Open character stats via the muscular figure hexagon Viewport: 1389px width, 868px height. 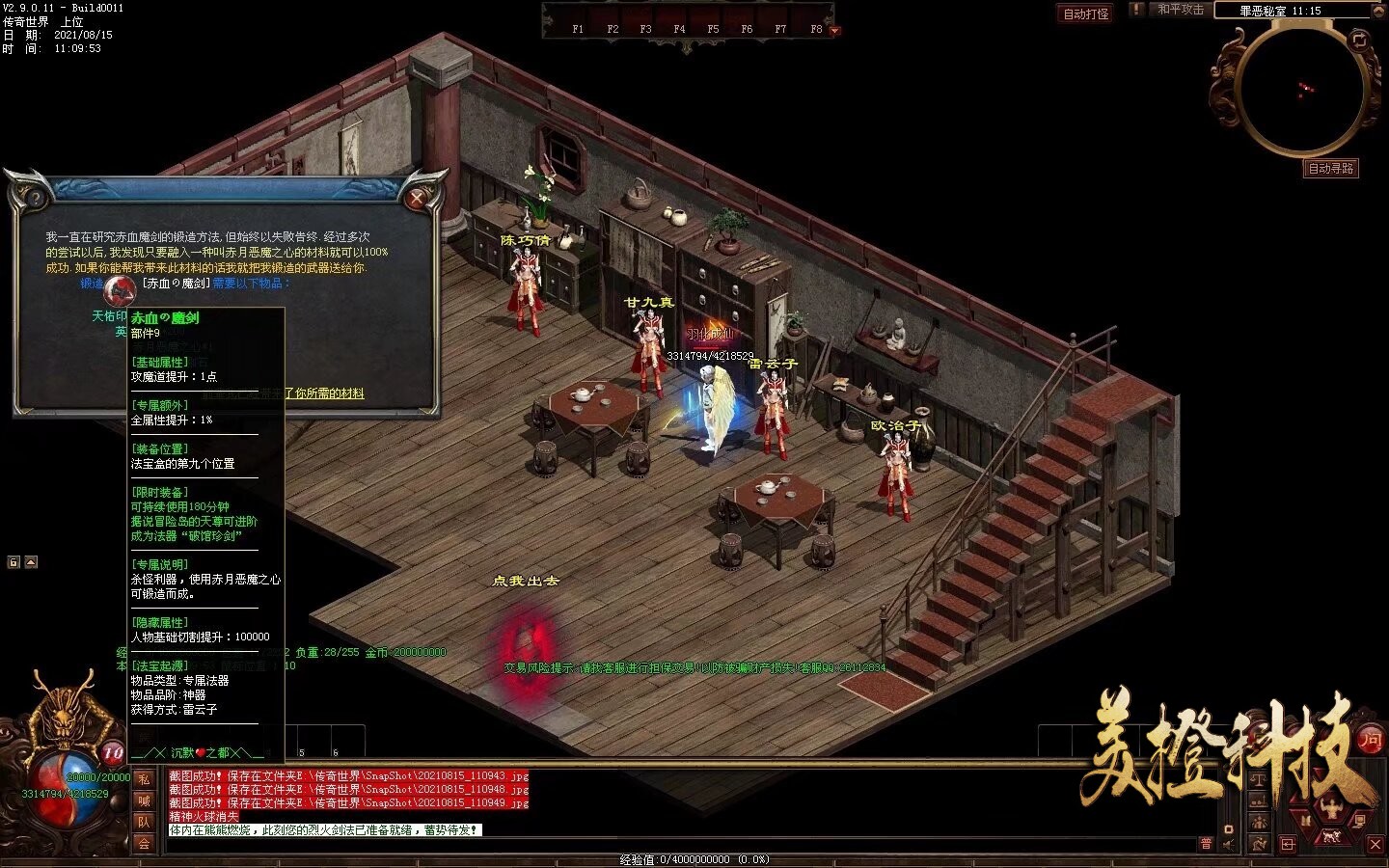click(1330, 807)
